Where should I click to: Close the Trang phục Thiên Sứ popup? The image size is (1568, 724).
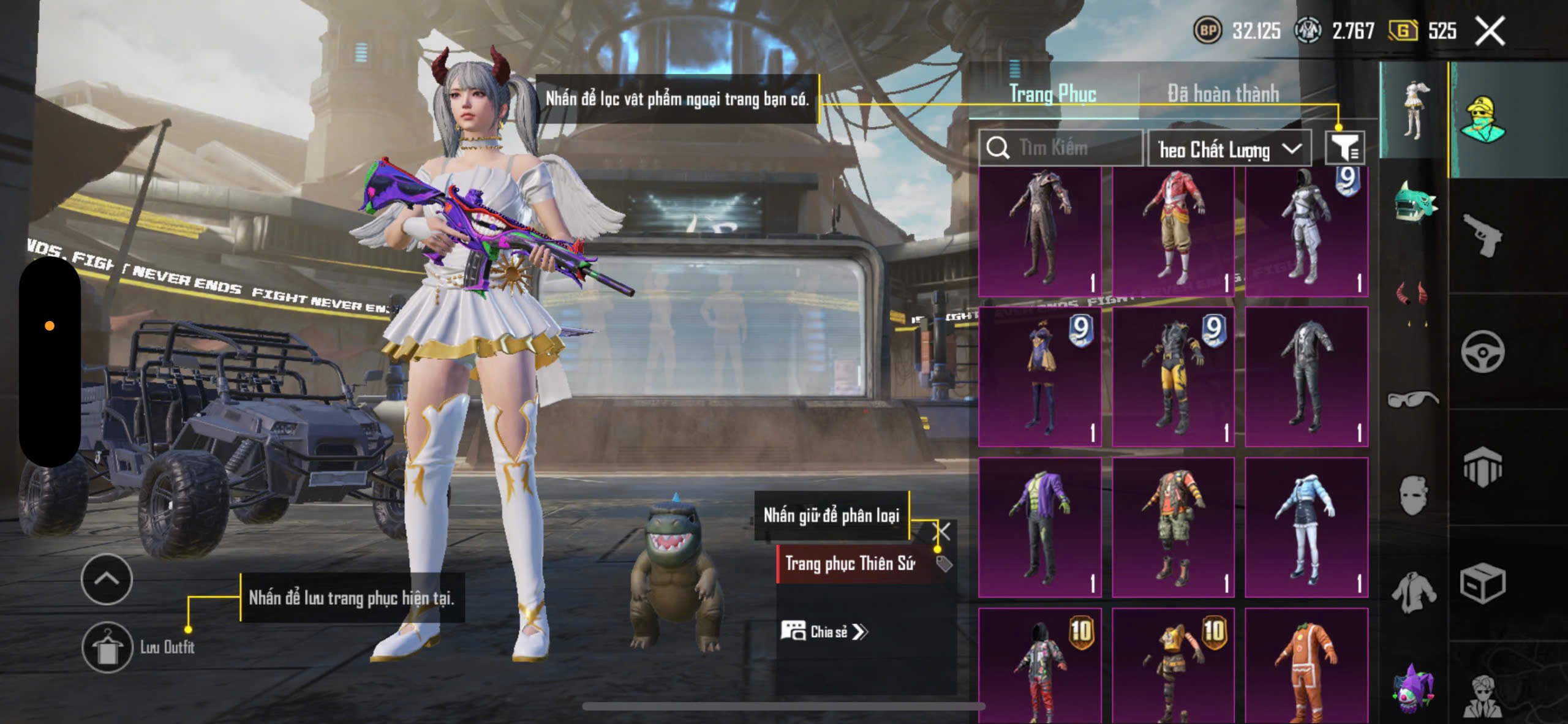click(x=941, y=531)
